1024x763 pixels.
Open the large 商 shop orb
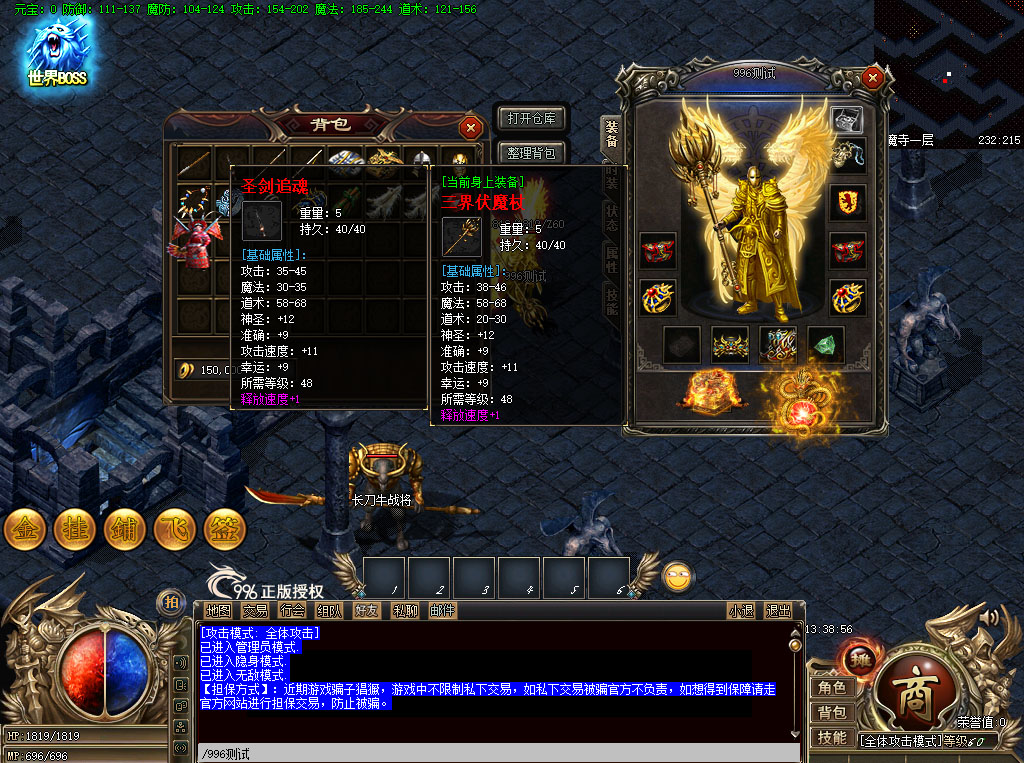[913, 698]
